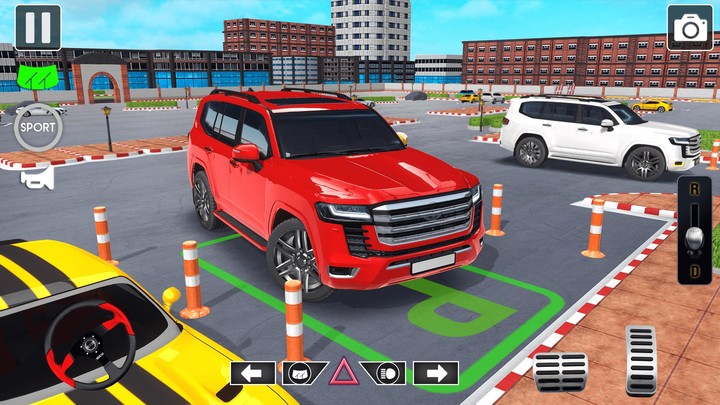The width and height of the screenshot is (720, 405).
Task: Toggle SPORT driving mode
Action: 38,128
